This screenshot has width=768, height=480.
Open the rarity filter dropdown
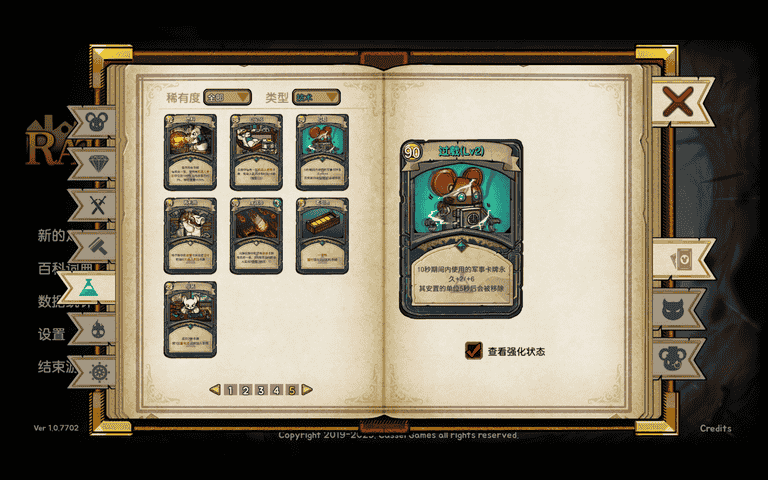[x=228, y=97]
